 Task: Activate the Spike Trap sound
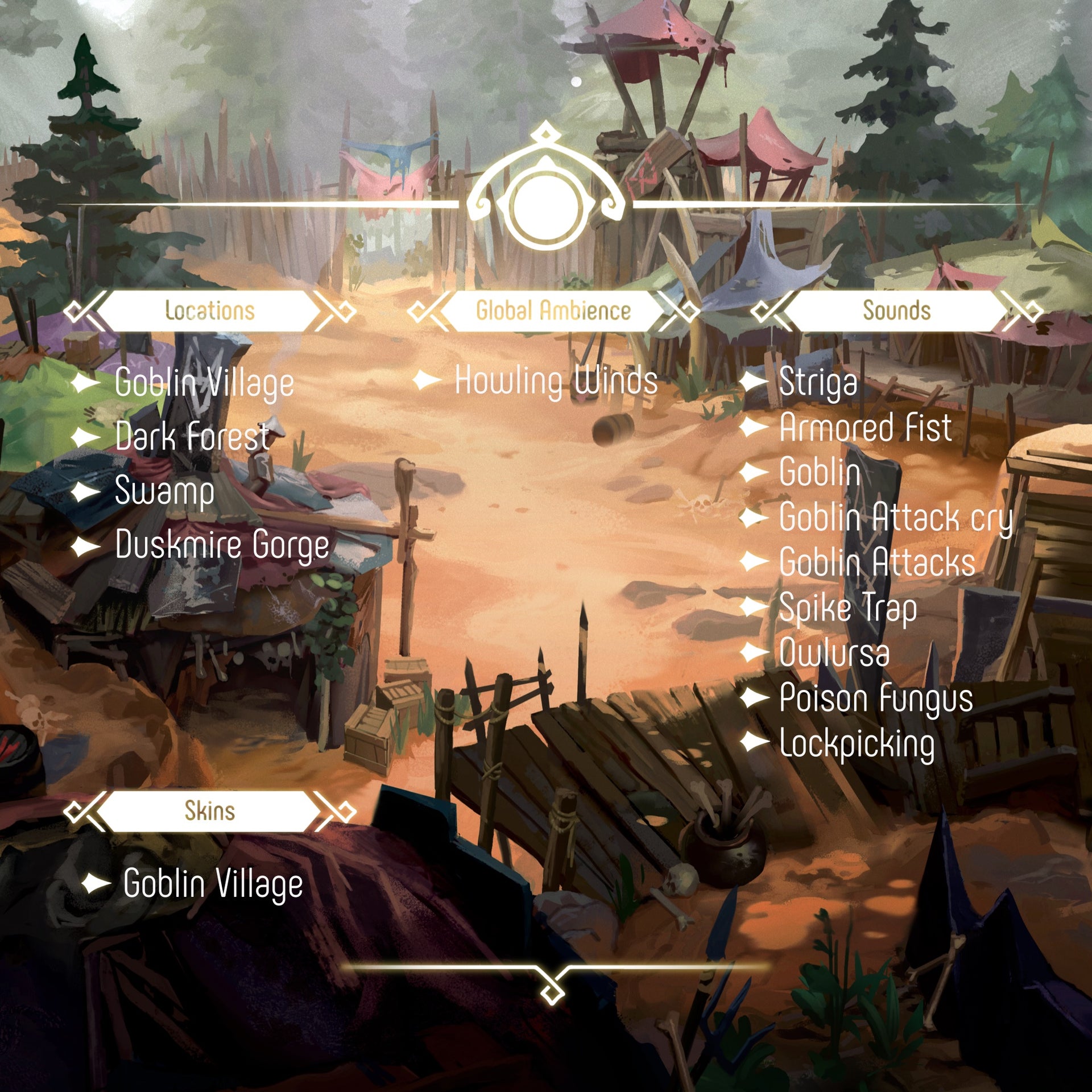[847, 608]
